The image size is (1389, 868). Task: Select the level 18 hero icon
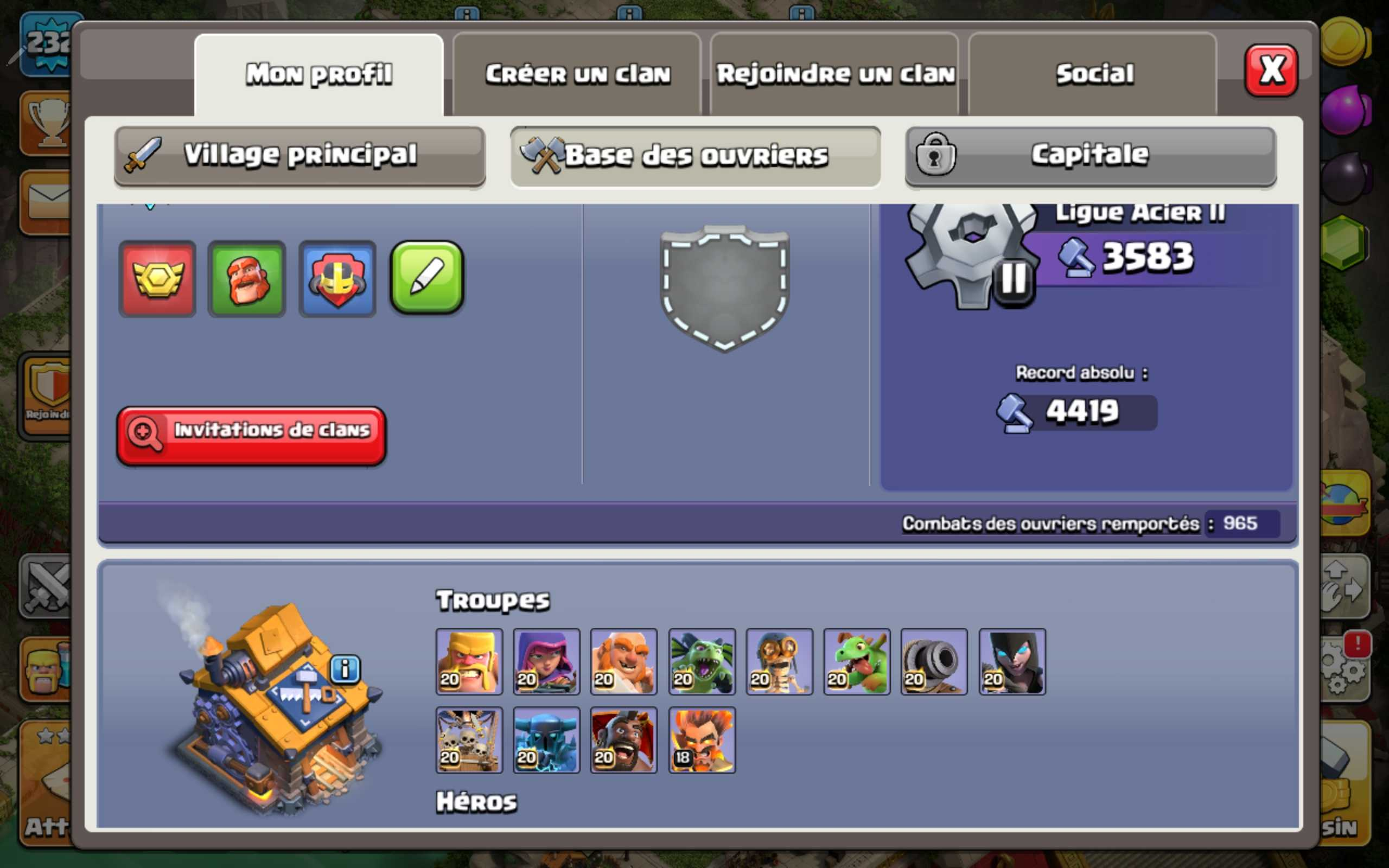point(702,741)
